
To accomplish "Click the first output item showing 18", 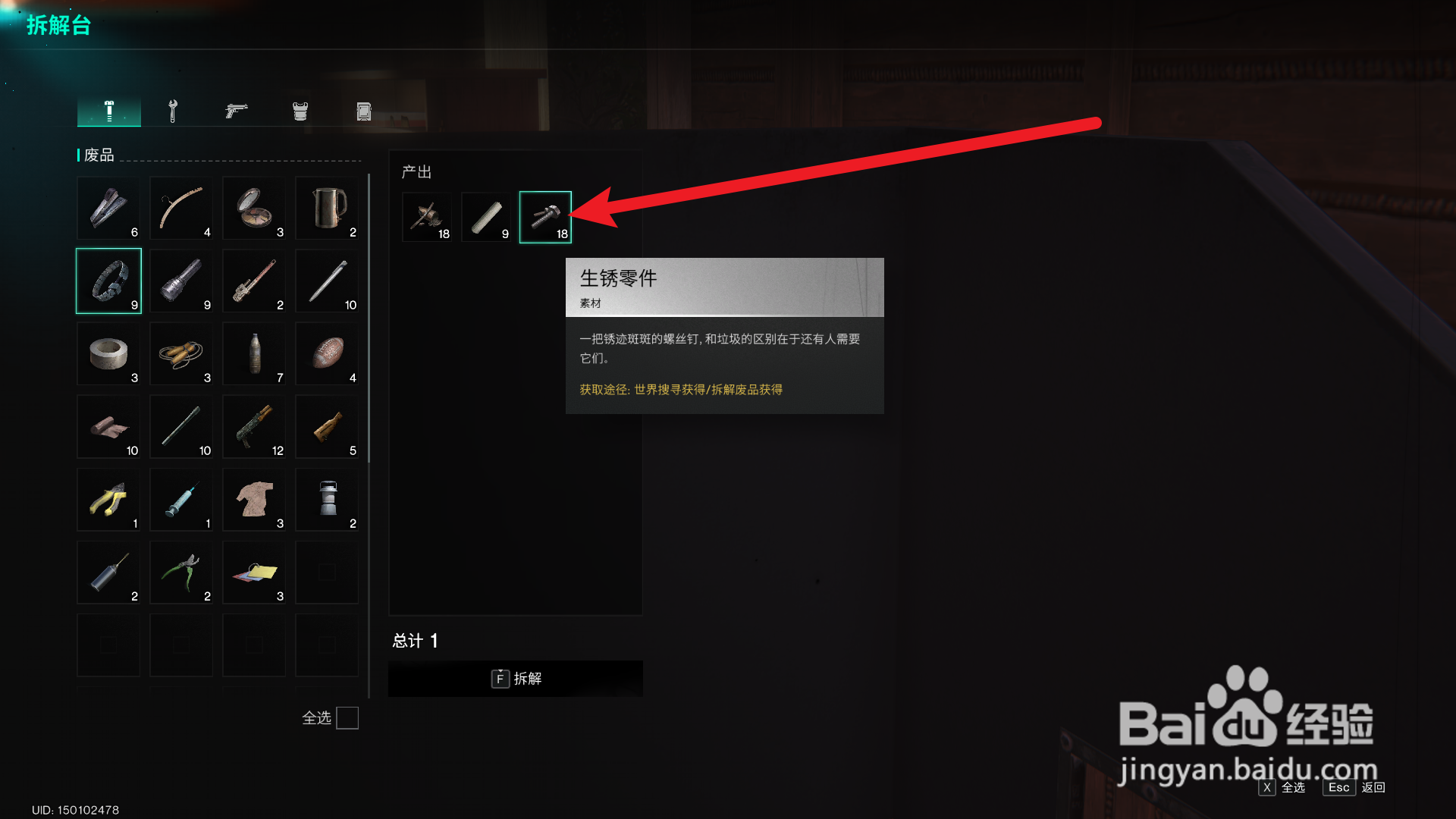I will tap(426, 215).
